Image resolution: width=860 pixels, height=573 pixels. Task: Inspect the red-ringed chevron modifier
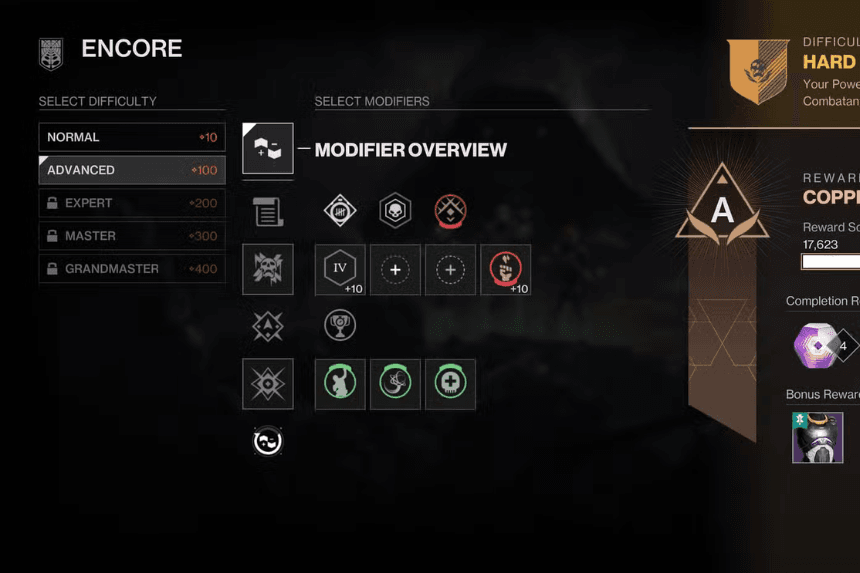click(450, 211)
